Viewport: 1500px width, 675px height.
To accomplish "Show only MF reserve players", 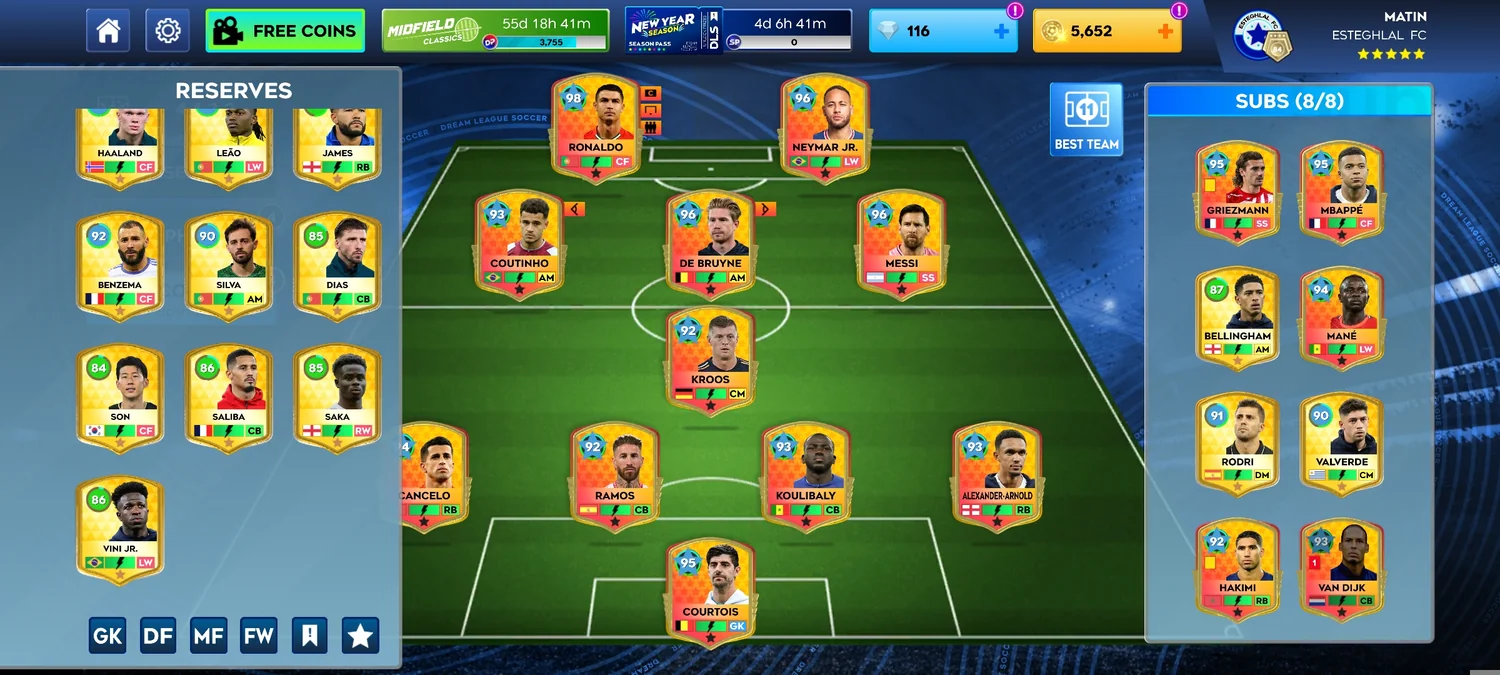I will pyautogui.click(x=208, y=636).
